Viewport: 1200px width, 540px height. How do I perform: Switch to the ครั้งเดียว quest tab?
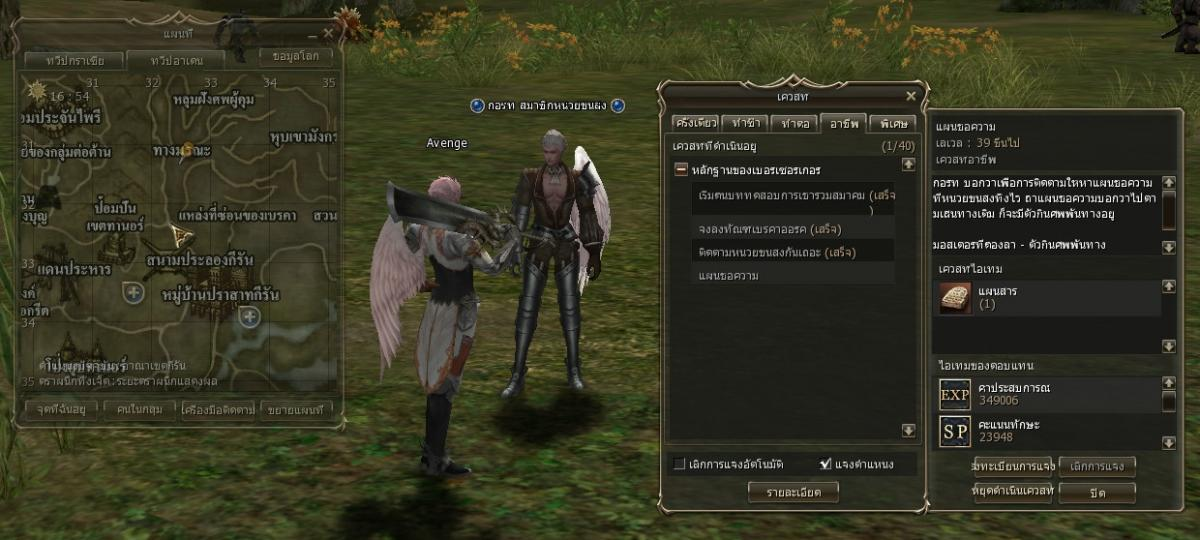(695, 123)
